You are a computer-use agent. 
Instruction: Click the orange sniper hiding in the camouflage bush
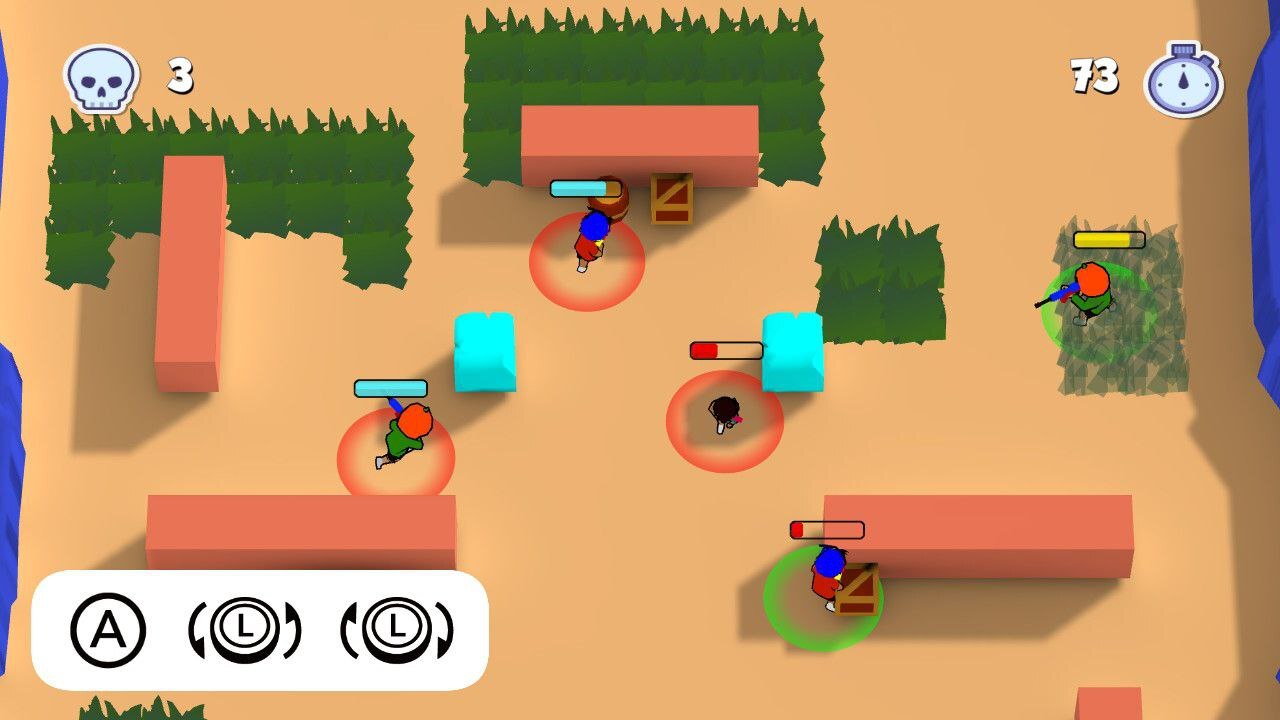1090,285
